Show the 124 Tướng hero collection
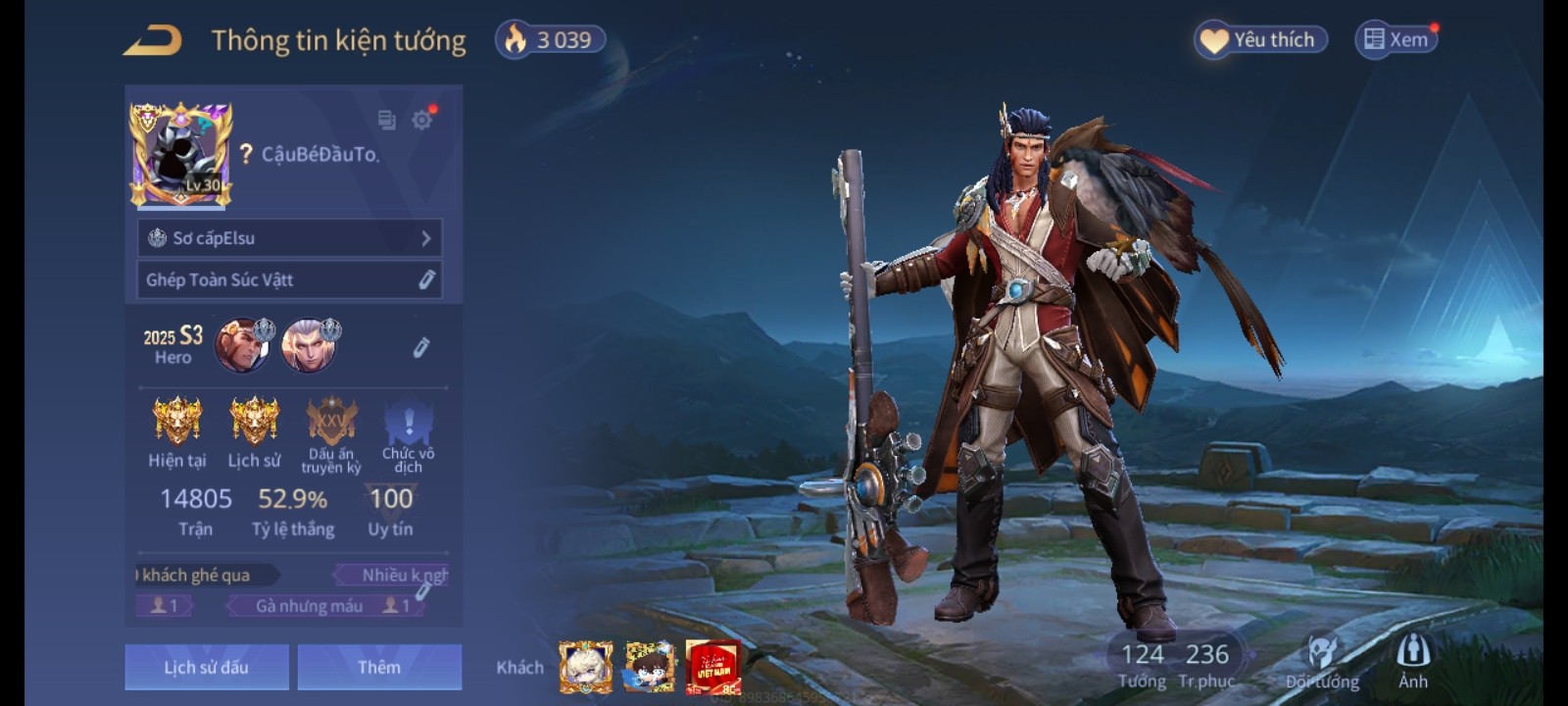The height and width of the screenshot is (706, 1568). [1143, 665]
